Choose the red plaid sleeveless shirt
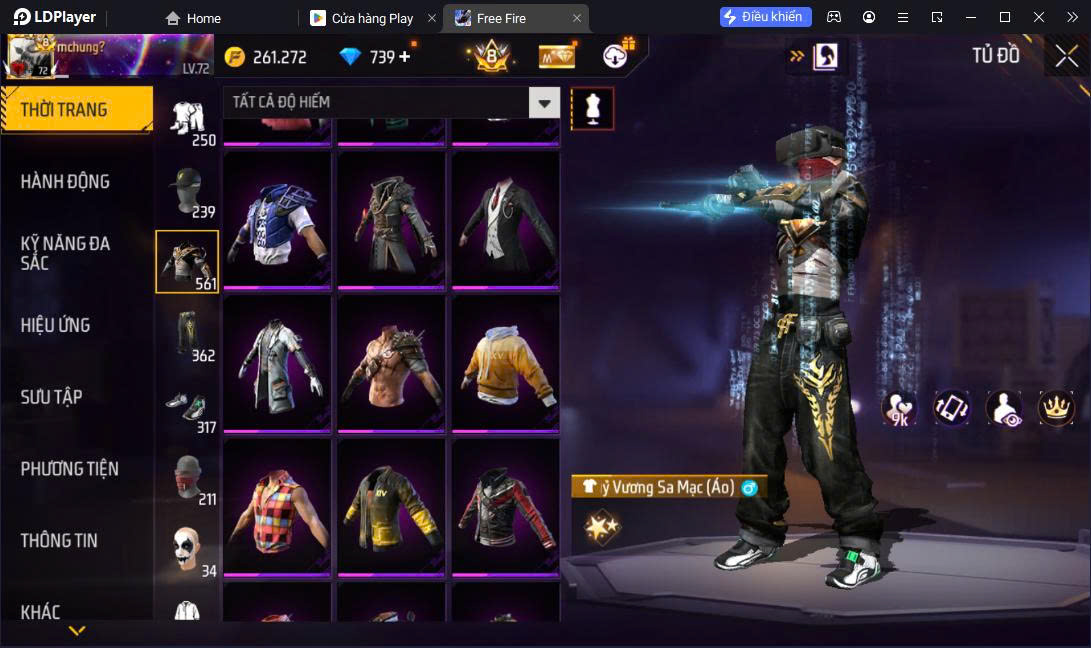1091x648 pixels. [276, 506]
